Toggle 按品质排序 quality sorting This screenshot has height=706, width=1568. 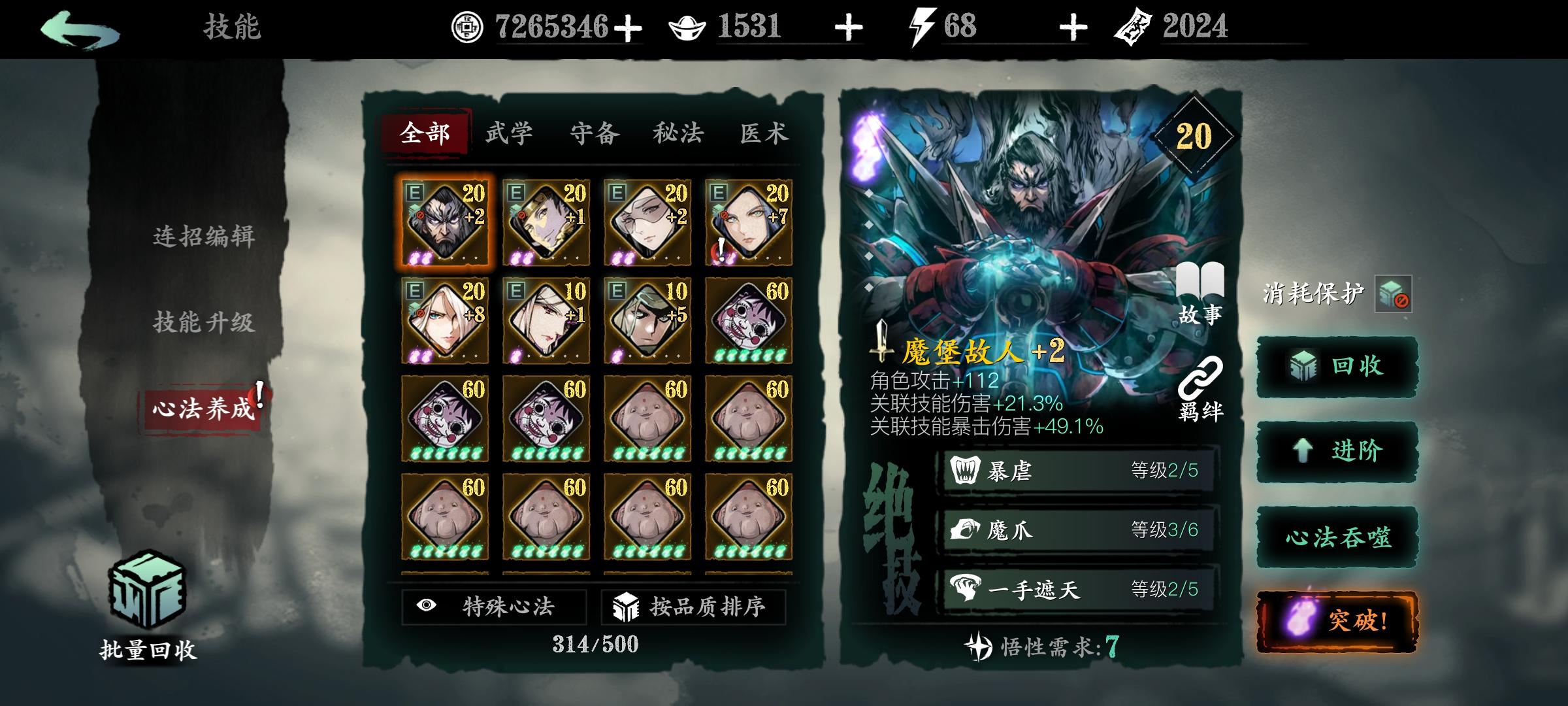(693, 607)
